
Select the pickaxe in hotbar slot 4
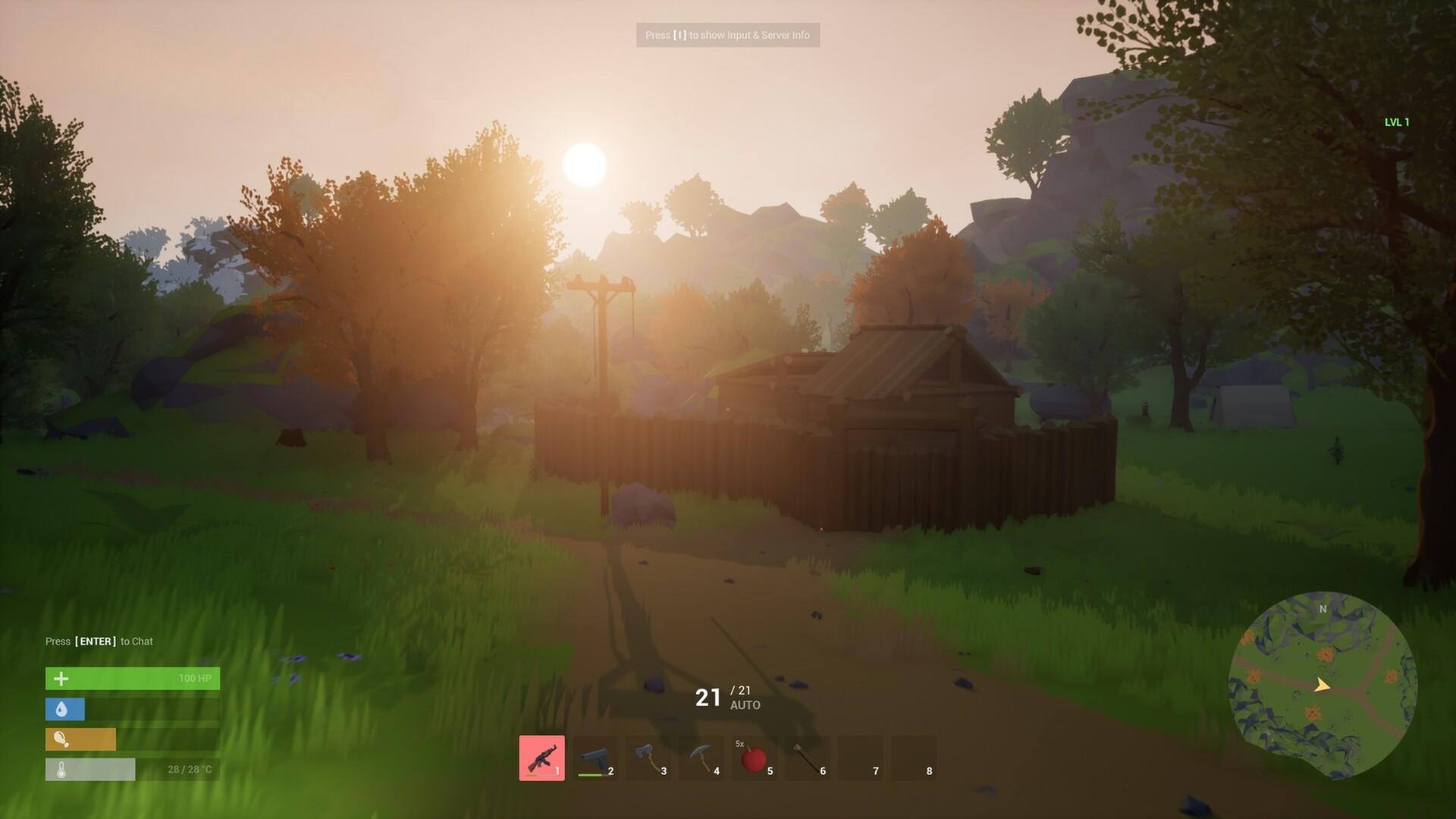click(x=702, y=758)
